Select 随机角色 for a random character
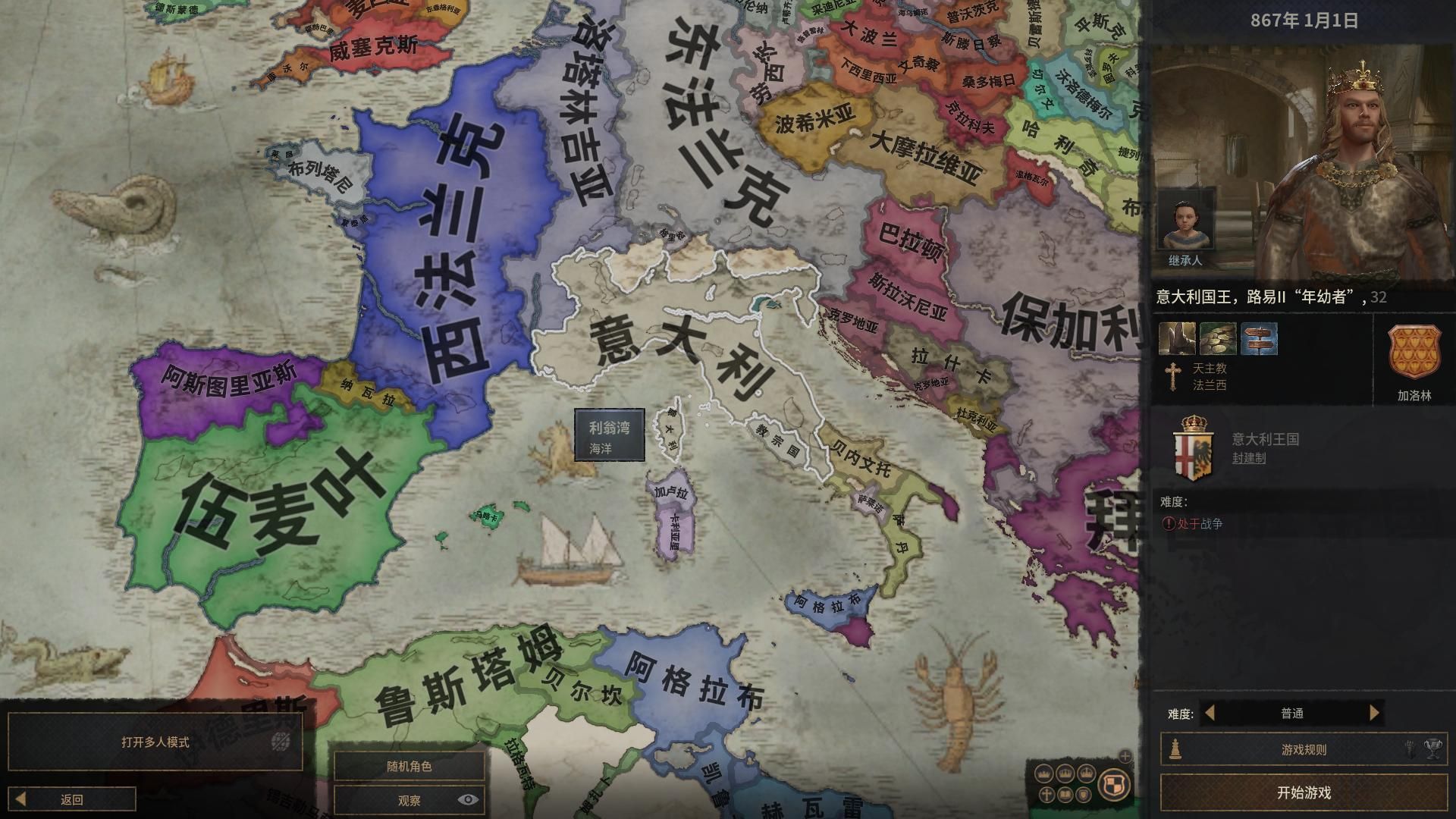The width and height of the screenshot is (1456, 819). tap(409, 766)
